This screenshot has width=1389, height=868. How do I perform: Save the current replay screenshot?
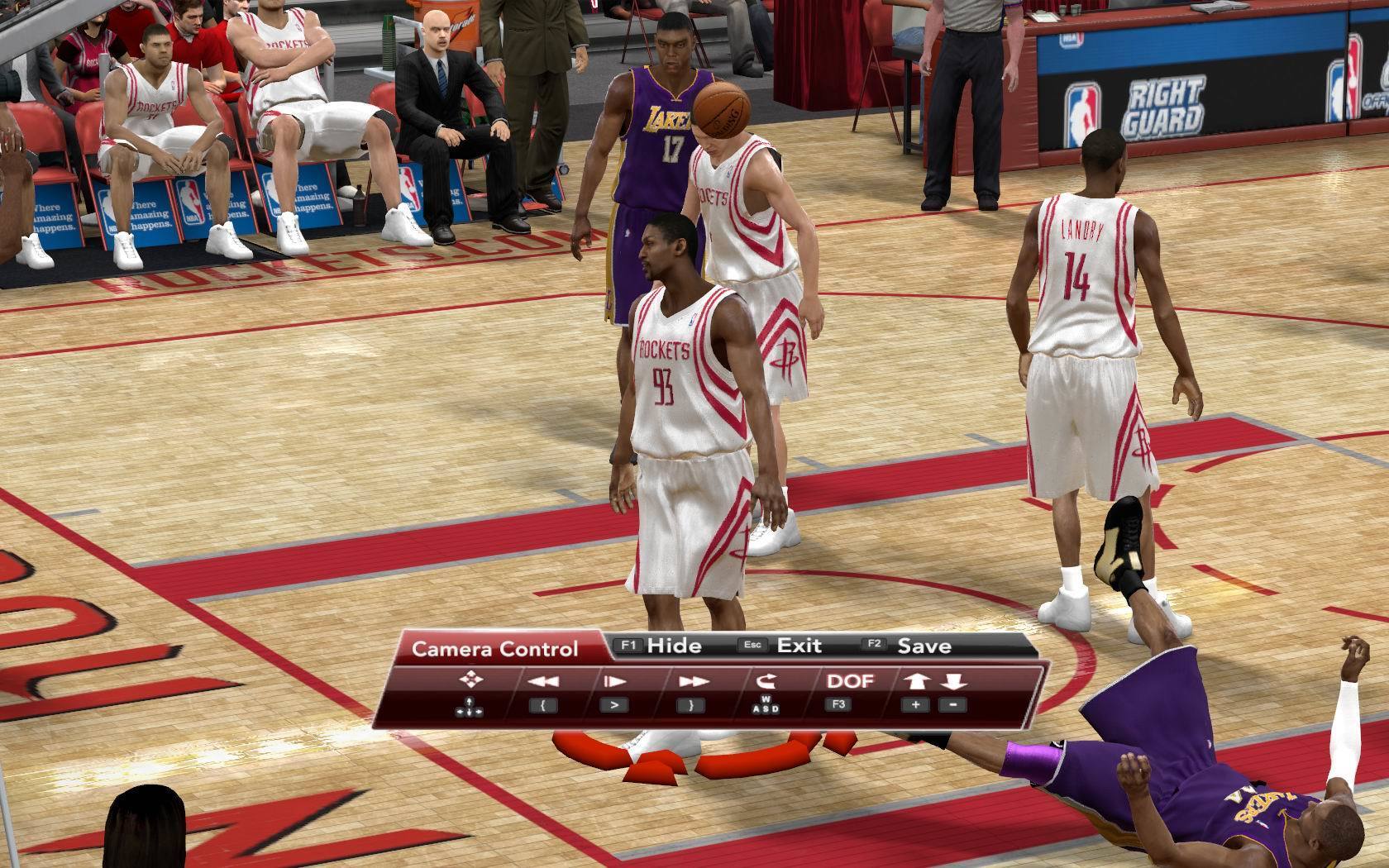click(924, 646)
